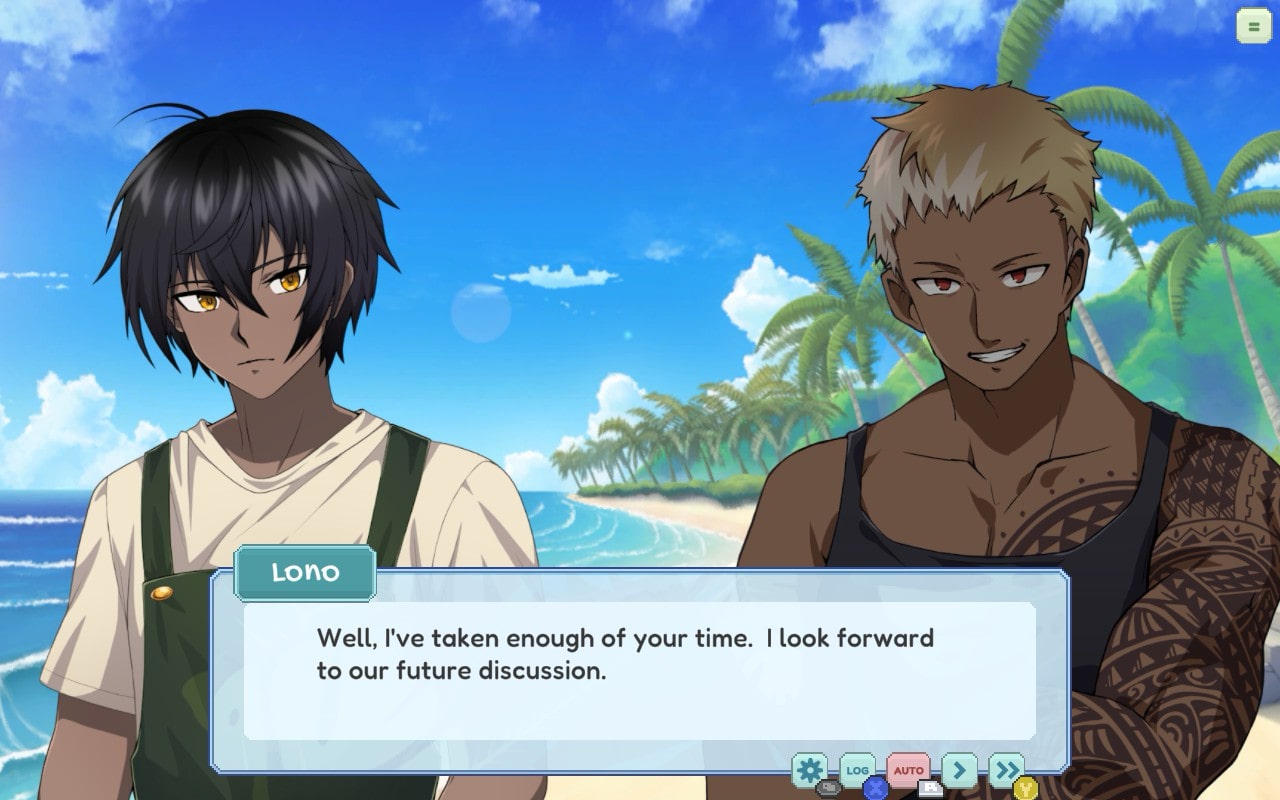Viewport: 1280px width, 800px height.
Task: Open the dialogue LOG
Action: pyautogui.click(x=857, y=769)
